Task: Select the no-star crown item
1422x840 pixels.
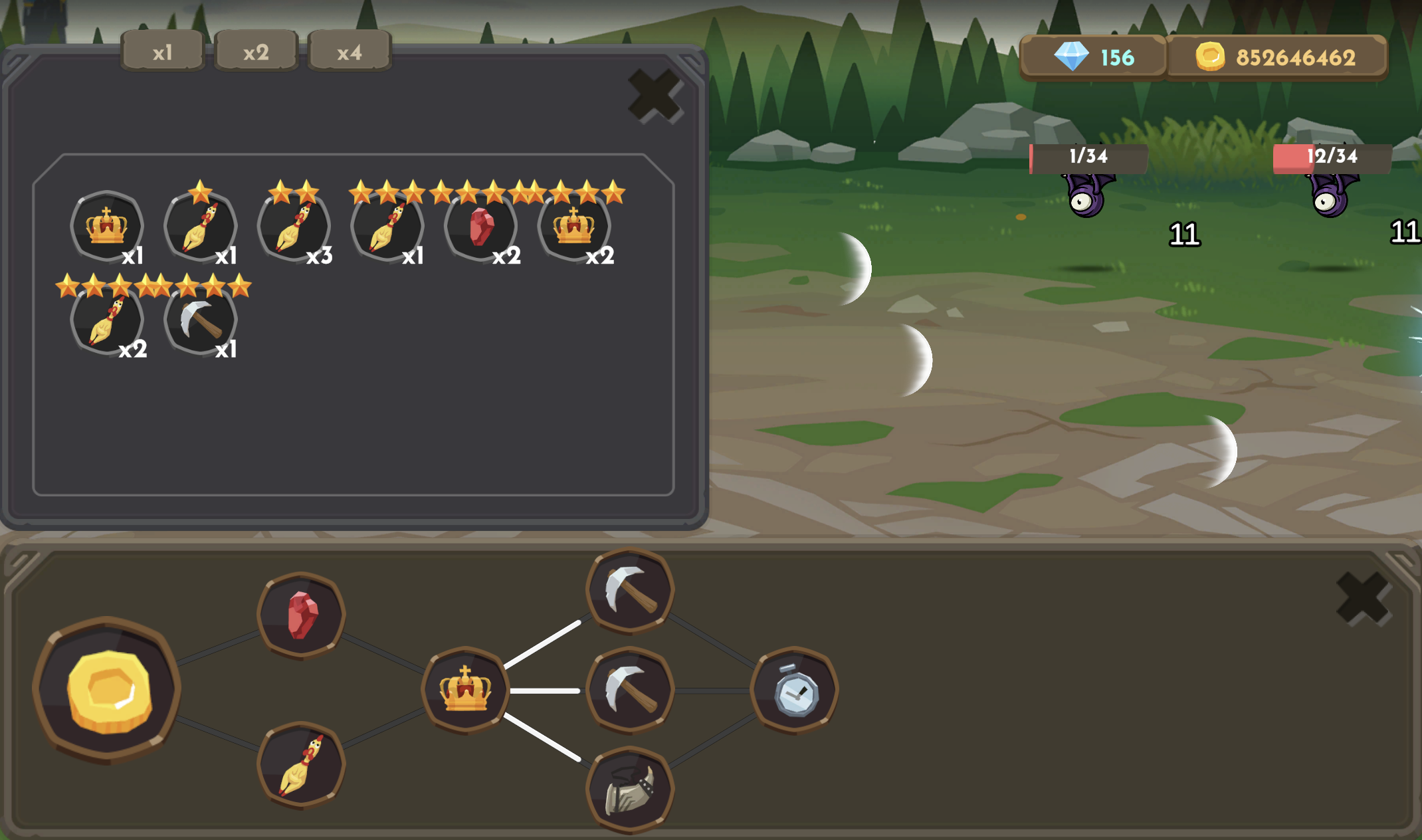Action: tap(107, 226)
